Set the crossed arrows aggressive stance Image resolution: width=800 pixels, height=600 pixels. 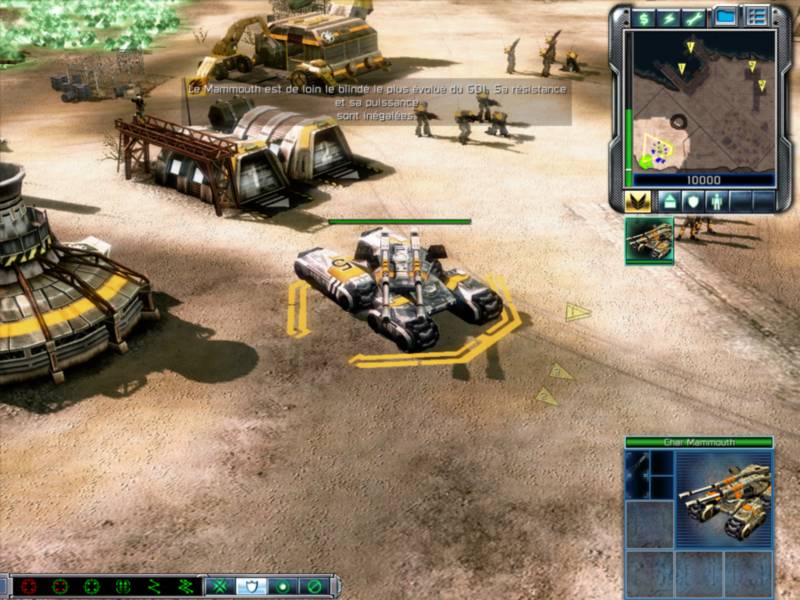point(221,586)
